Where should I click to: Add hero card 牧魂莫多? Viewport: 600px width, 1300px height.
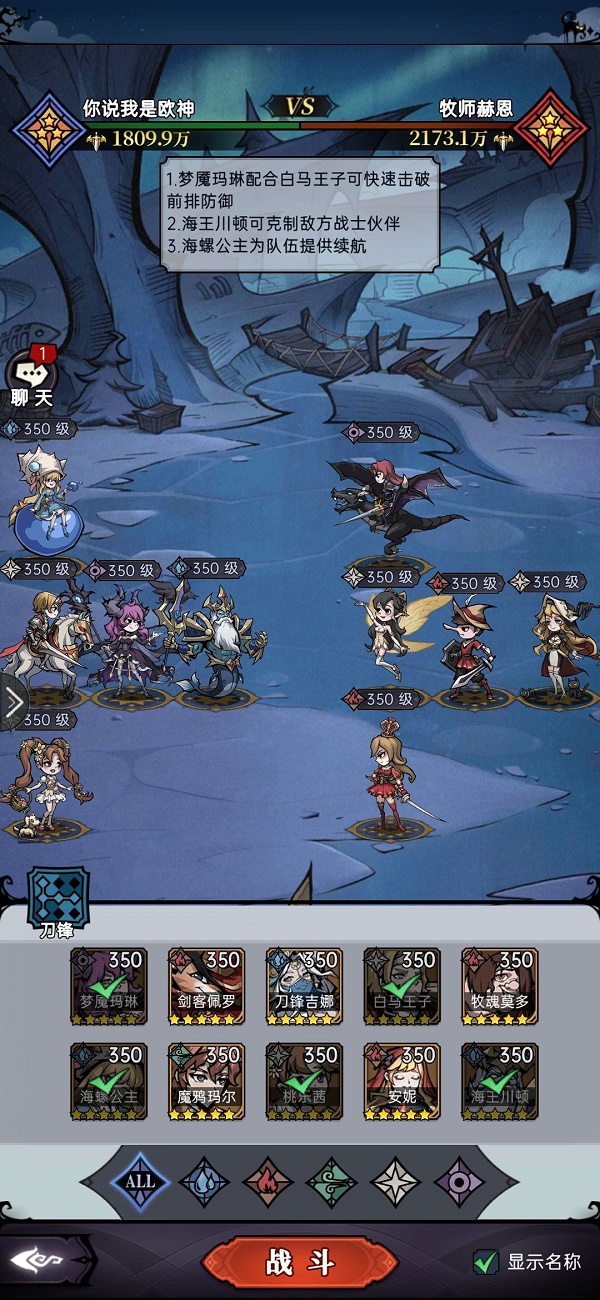500,986
